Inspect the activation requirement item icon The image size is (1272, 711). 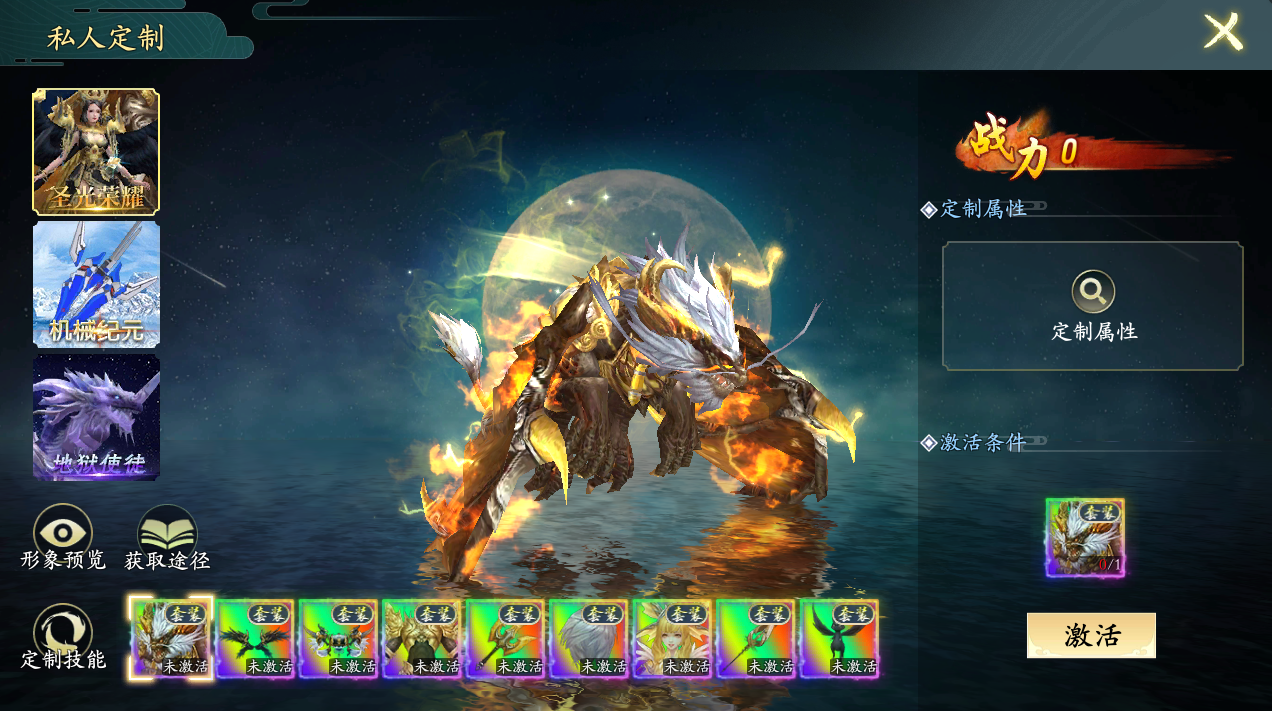[x=1085, y=537]
